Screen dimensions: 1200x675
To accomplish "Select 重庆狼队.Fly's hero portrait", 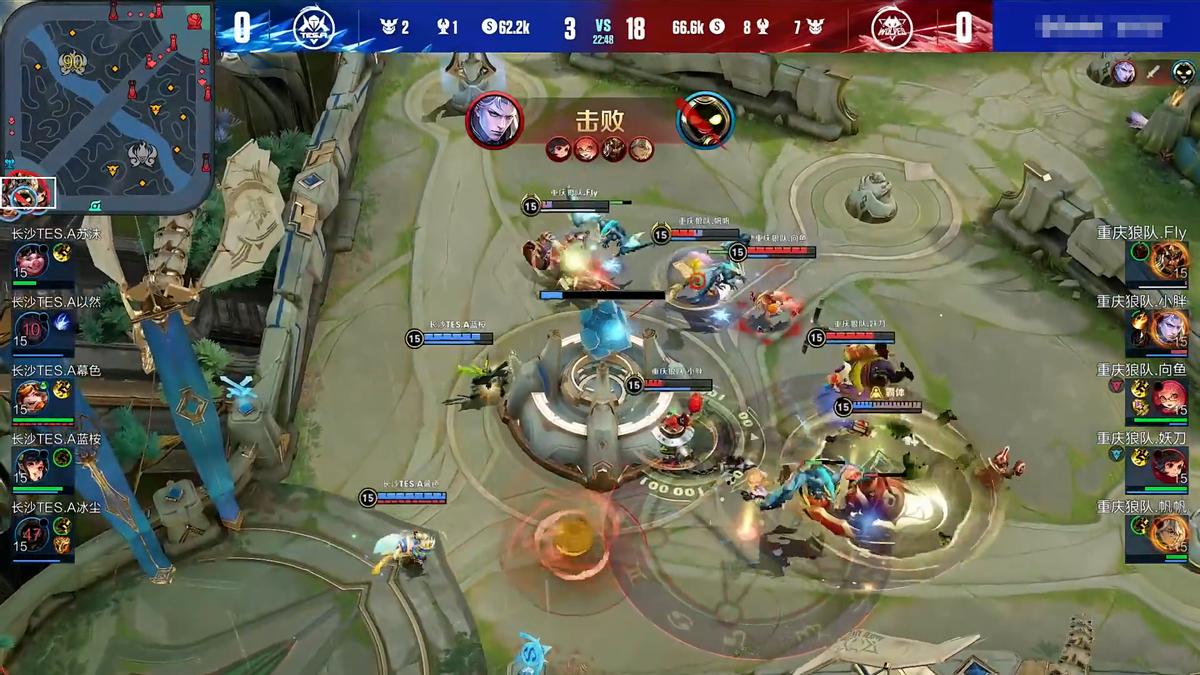I will 1167,262.
